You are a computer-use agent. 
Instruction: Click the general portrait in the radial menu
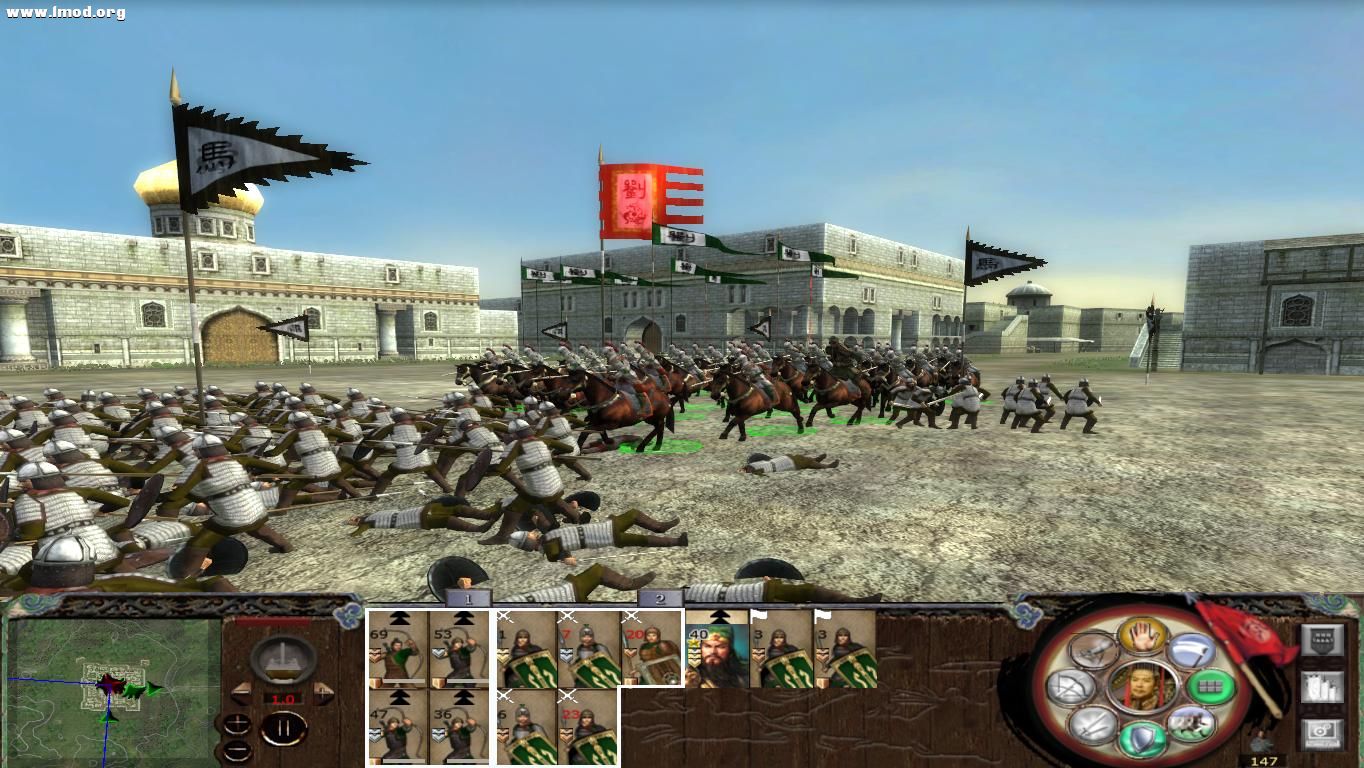pos(1142,685)
